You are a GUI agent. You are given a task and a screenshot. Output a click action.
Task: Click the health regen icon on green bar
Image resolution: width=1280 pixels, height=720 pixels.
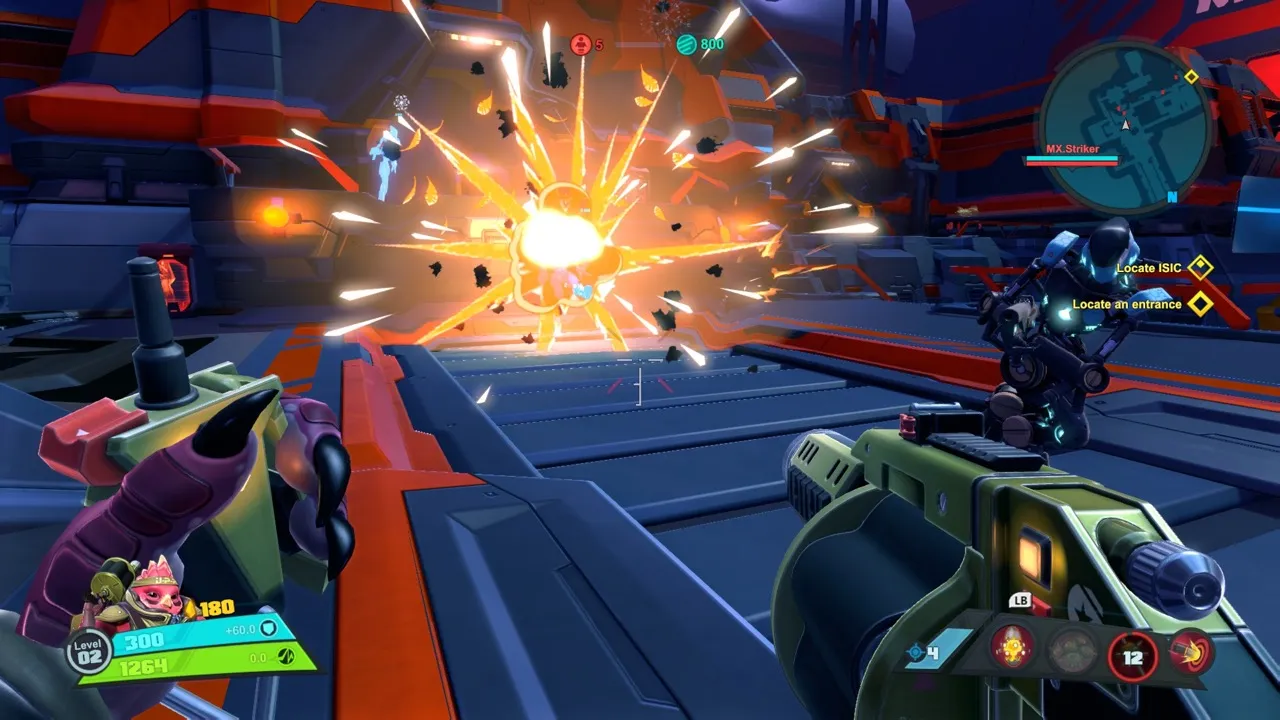(x=284, y=658)
